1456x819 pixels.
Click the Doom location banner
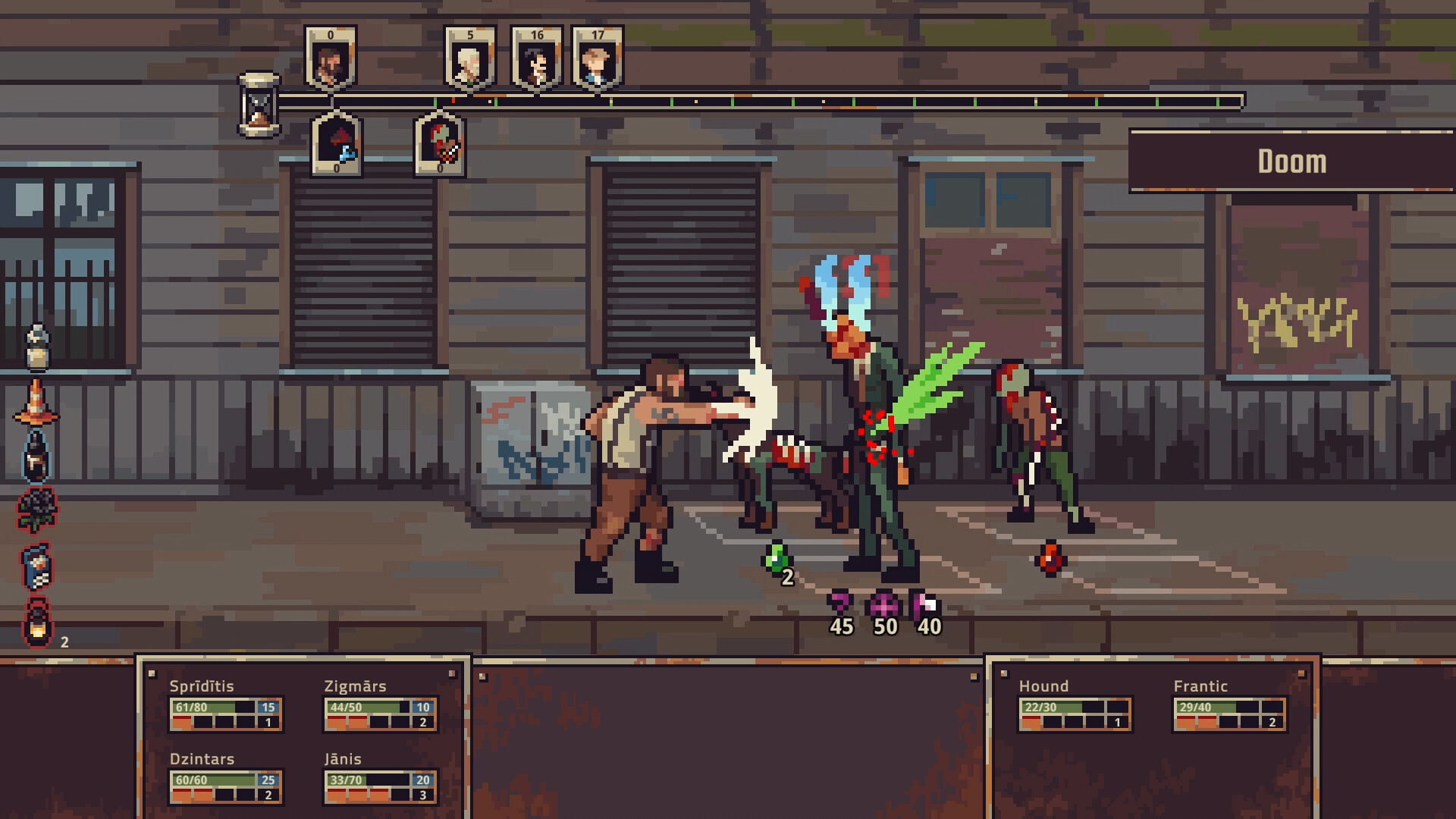pos(1291,161)
